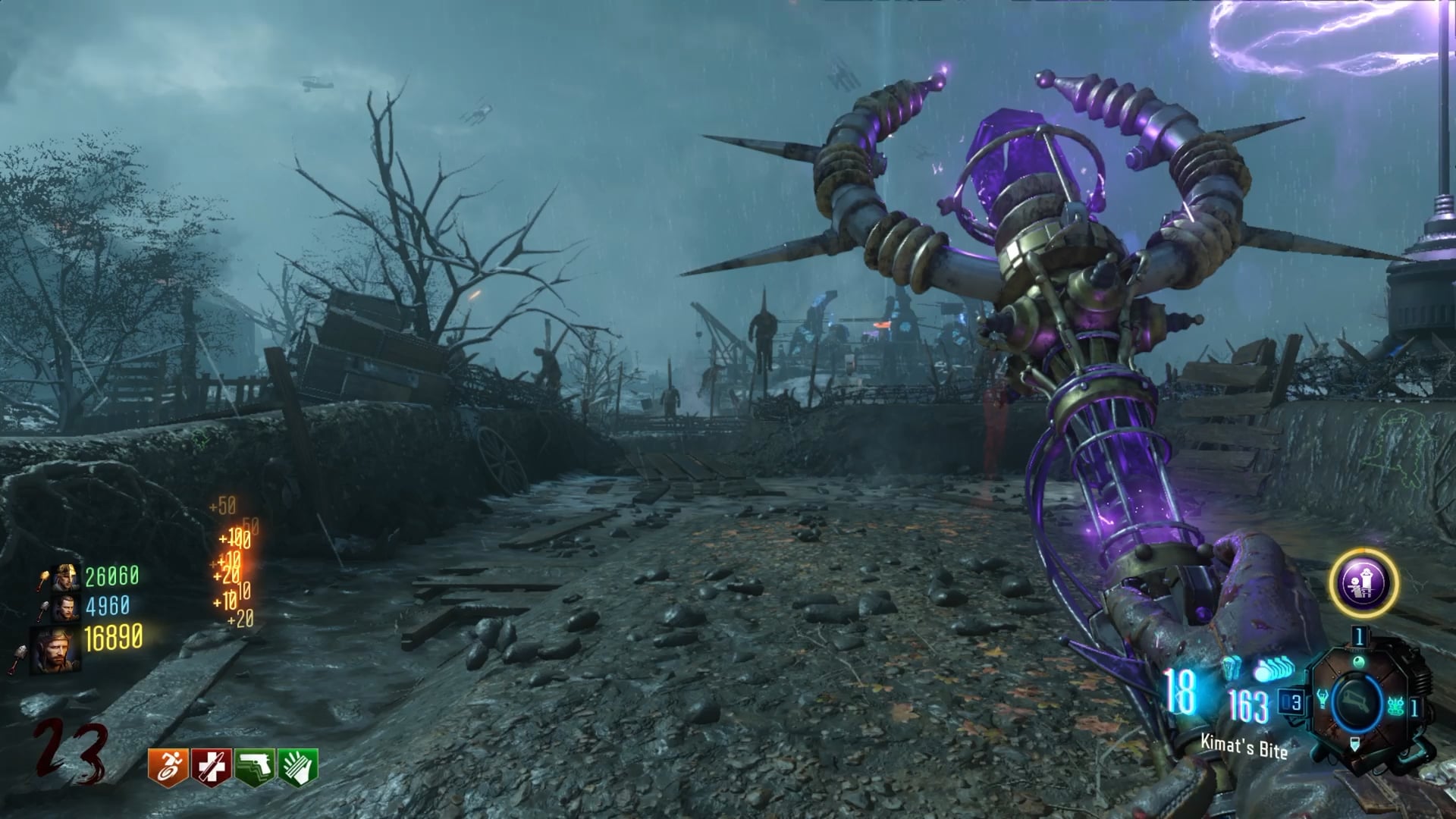
Task: Click the red cross perk icon
Action: [x=212, y=767]
